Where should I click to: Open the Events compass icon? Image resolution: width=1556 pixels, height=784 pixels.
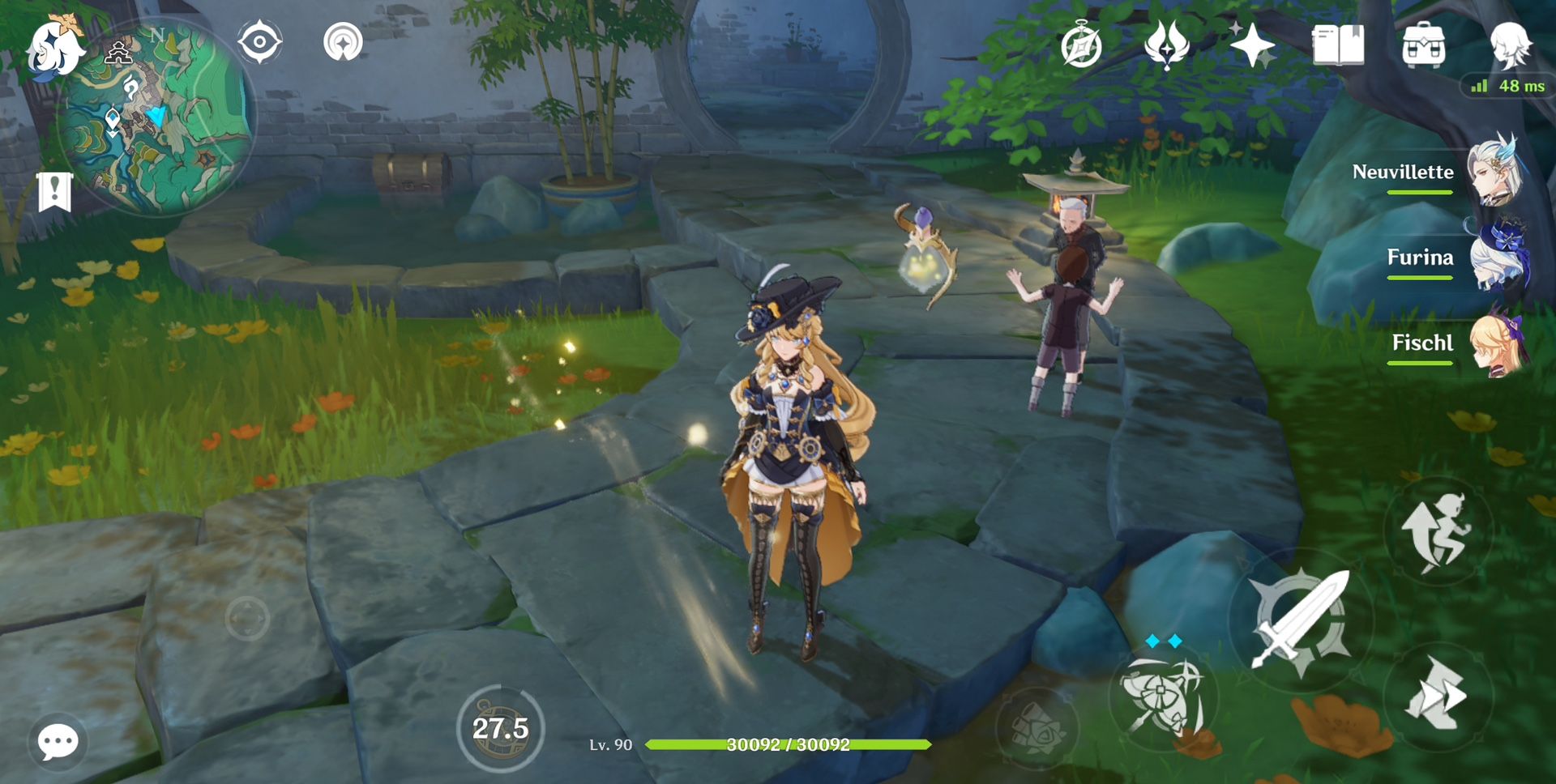click(x=1079, y=45)
